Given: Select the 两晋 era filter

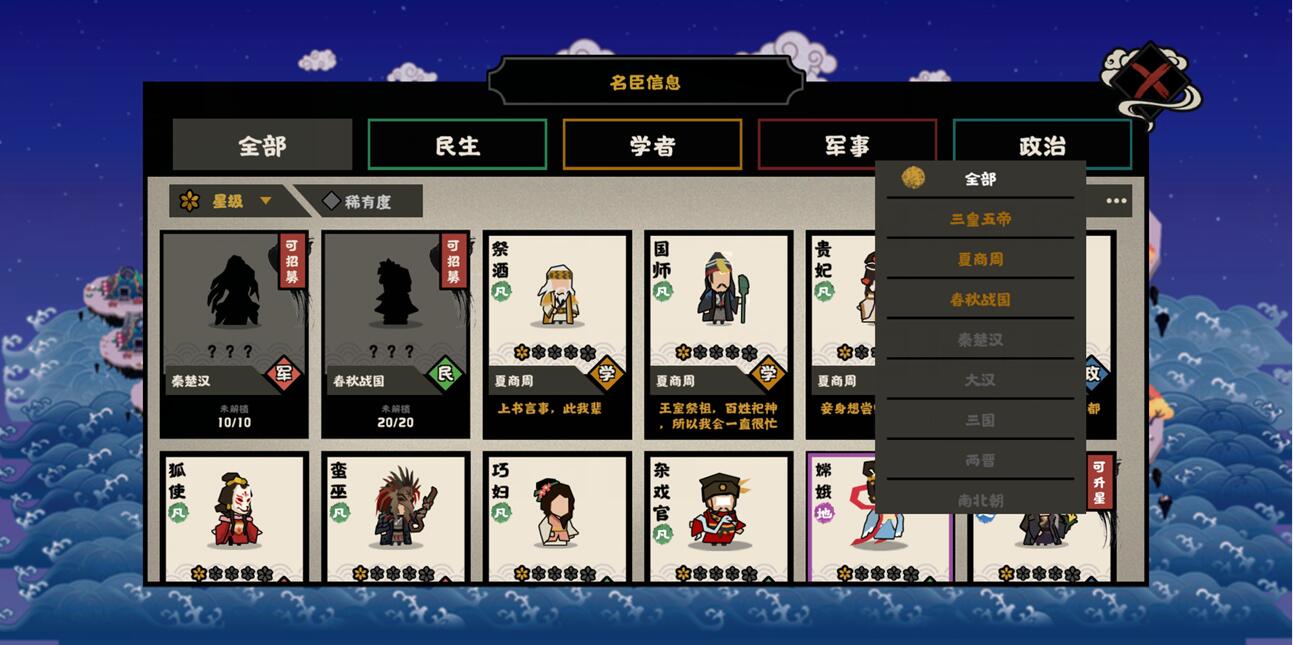Looking at the screenshot, I should (980, 460).
